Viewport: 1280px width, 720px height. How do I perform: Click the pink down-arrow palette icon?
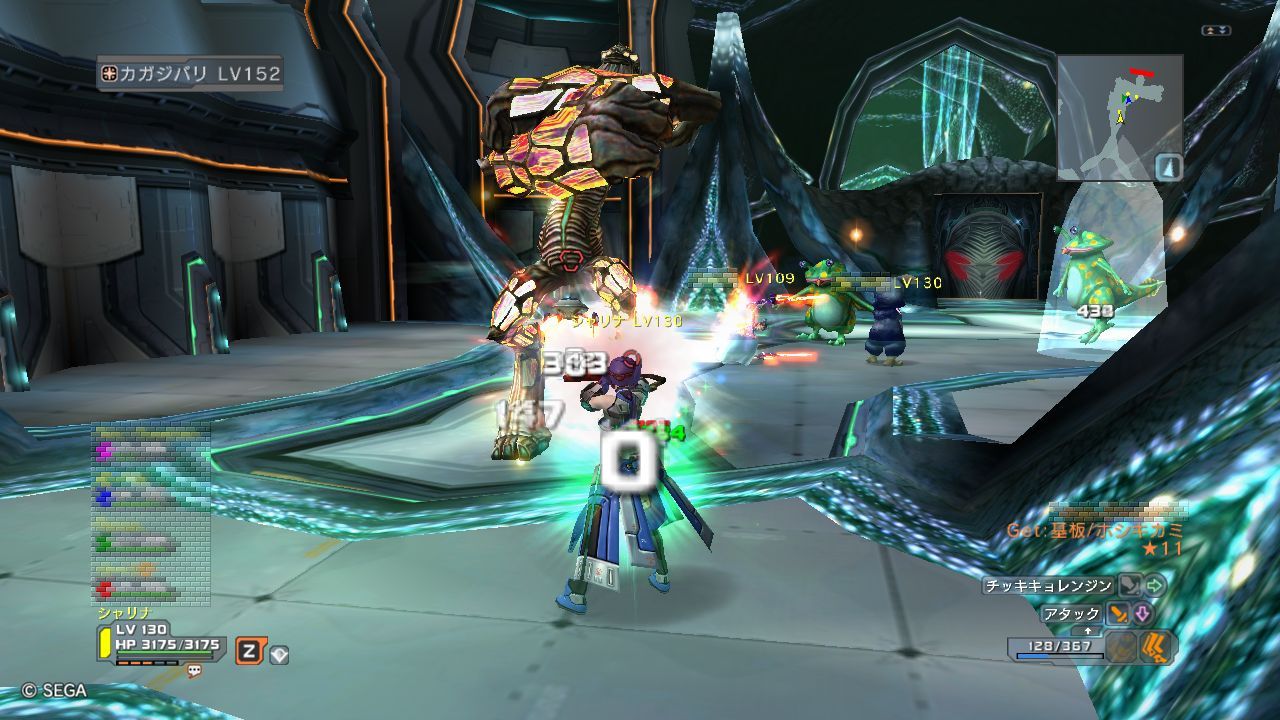1142,614
